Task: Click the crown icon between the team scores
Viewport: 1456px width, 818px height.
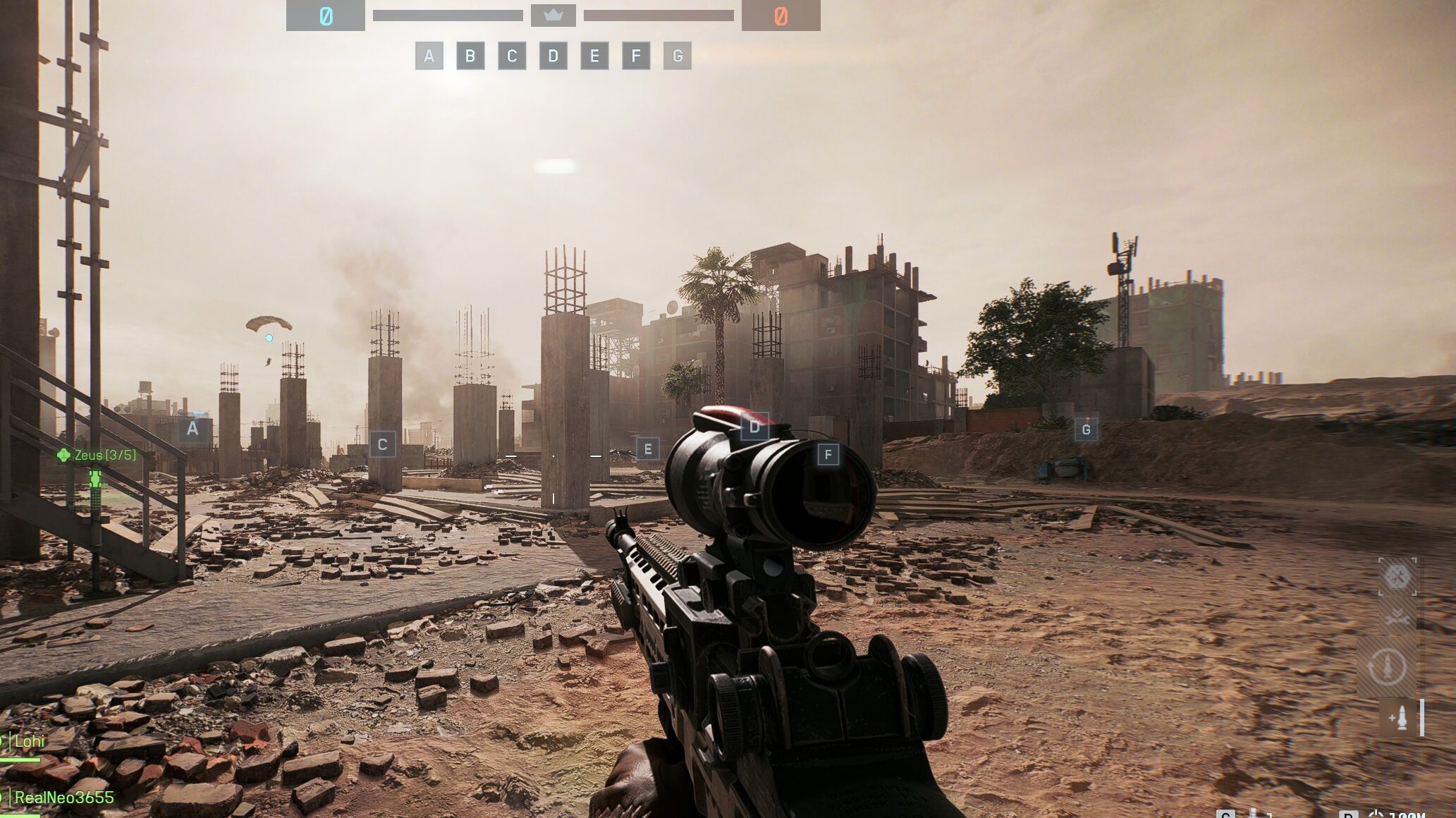Action: point(553,16)
